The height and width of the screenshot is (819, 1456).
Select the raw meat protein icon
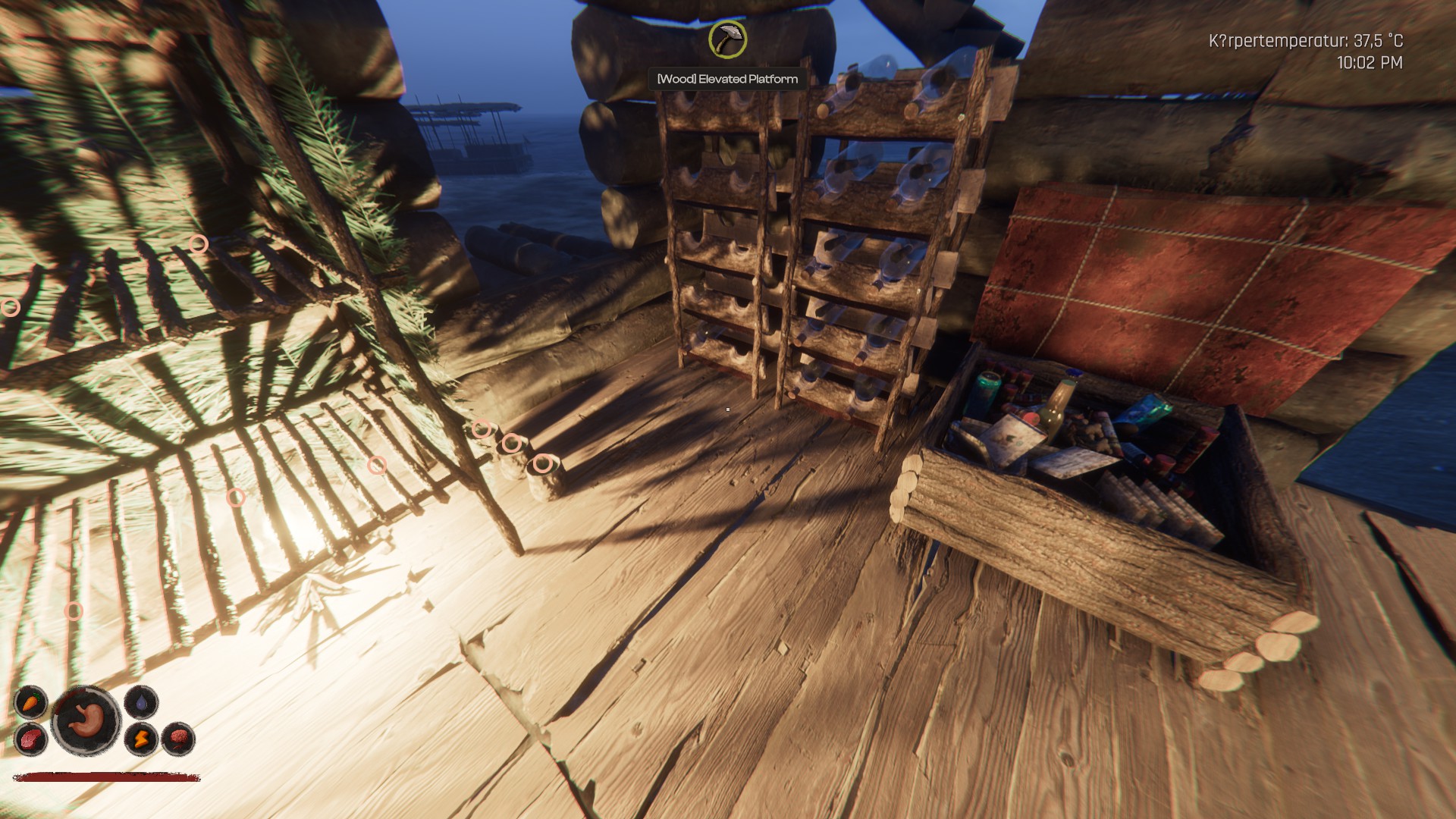31,739
